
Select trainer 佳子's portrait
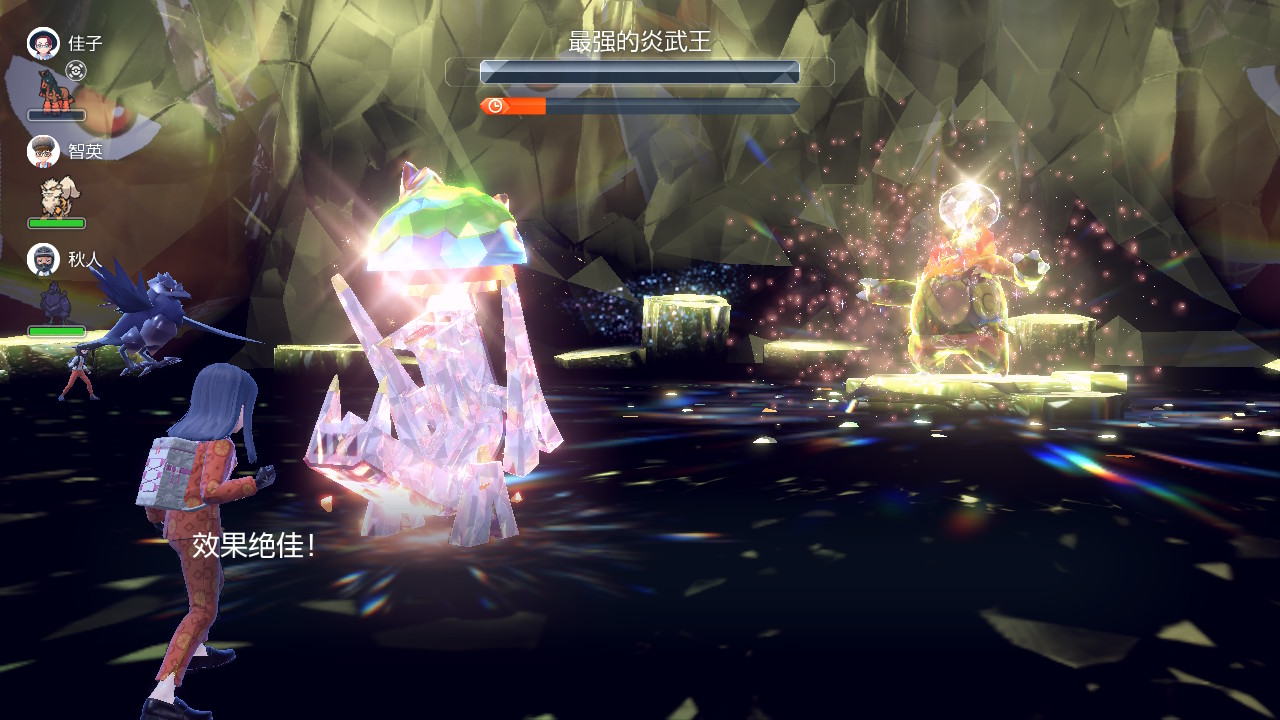pos(43,43)
